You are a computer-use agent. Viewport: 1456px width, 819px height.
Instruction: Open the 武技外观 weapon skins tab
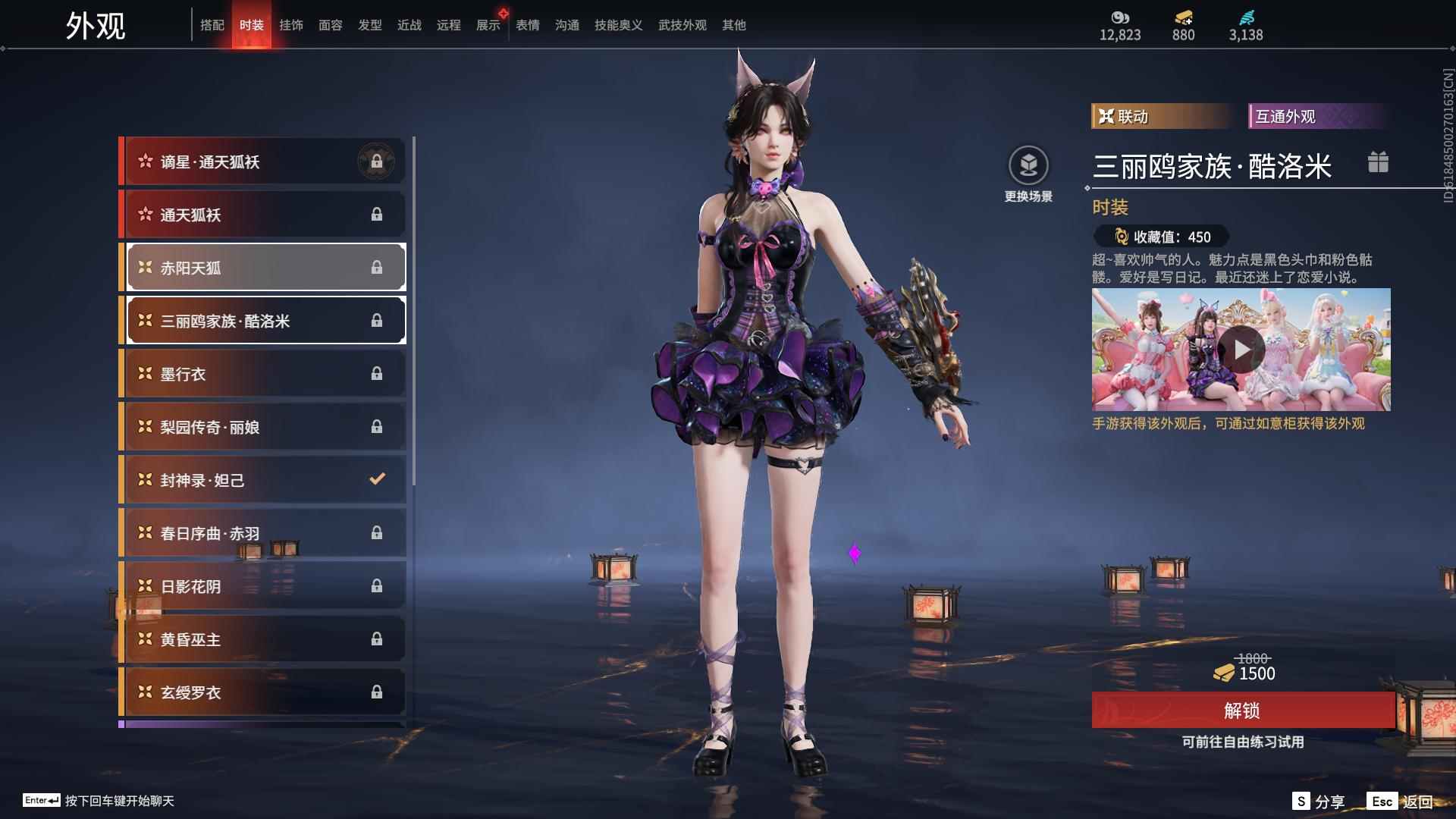(682, 24)
